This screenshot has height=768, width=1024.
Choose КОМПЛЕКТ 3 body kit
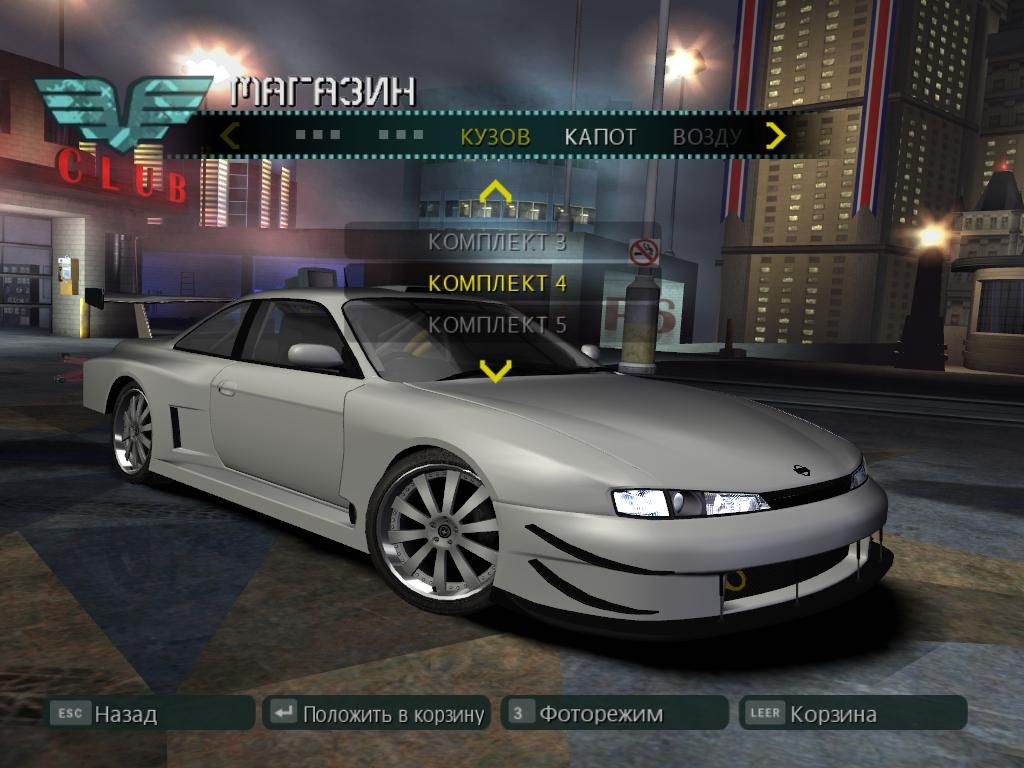coord(497,241)
